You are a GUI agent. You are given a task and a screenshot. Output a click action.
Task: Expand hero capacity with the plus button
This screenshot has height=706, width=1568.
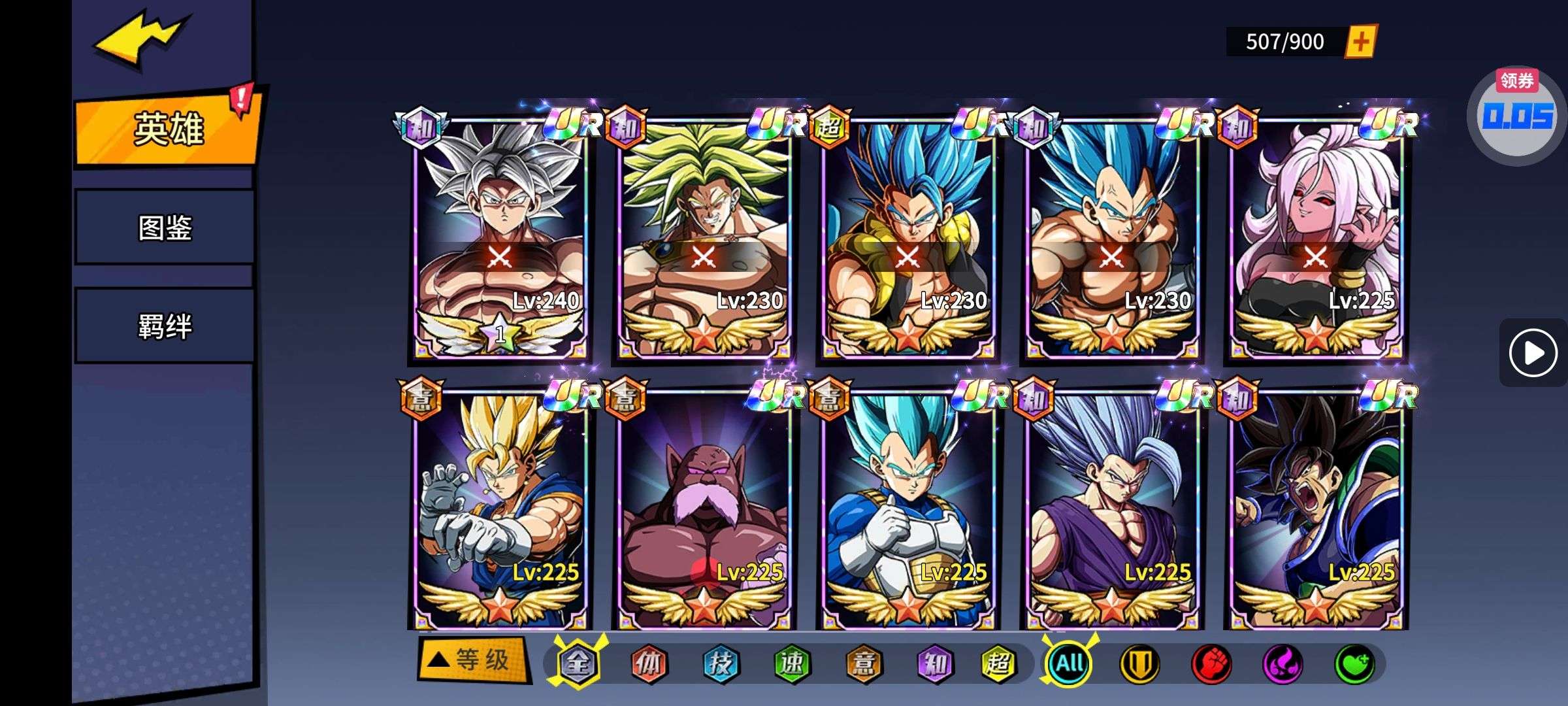click(1360, 42)
